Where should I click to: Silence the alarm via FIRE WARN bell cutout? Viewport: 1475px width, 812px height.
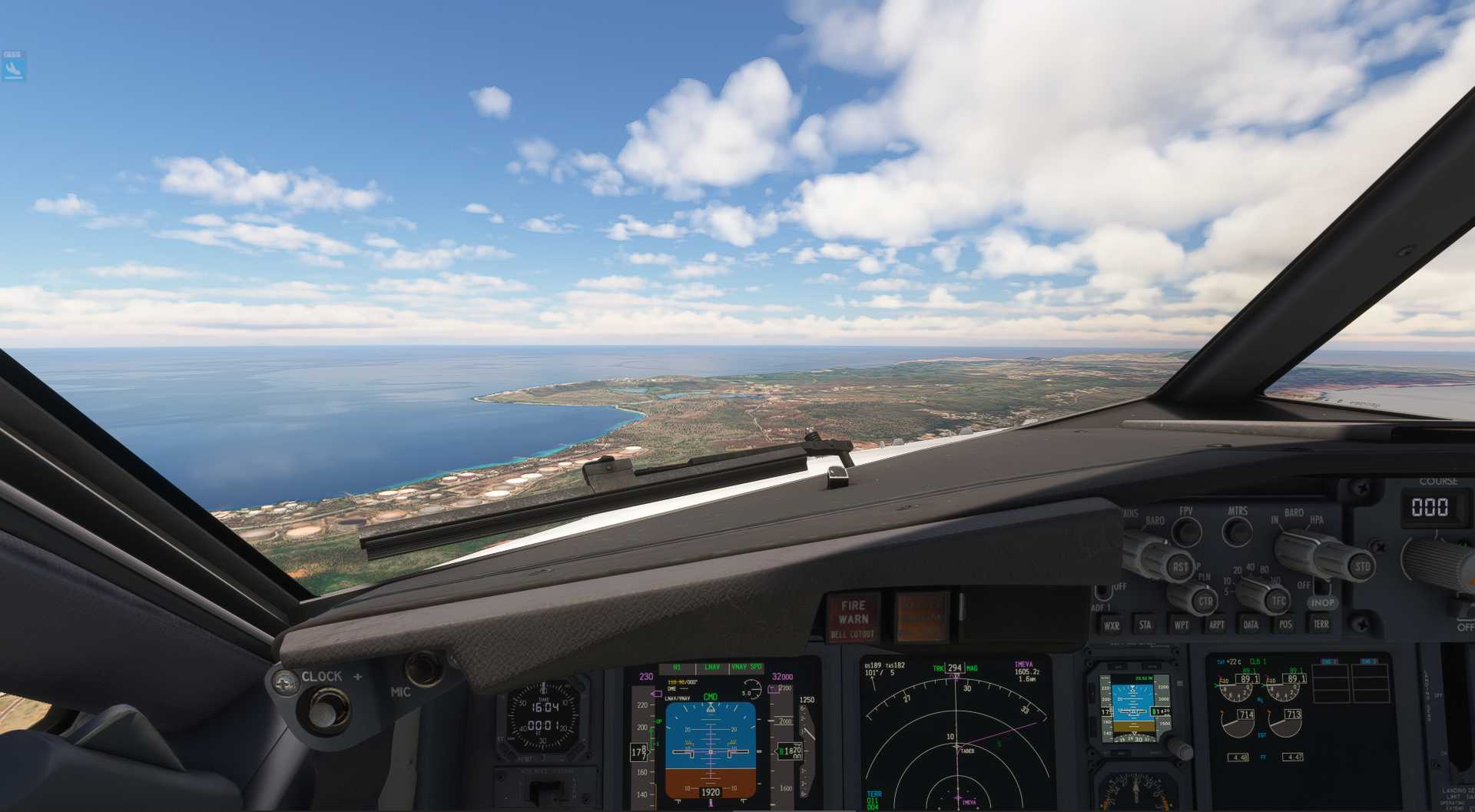coord(854,618)
